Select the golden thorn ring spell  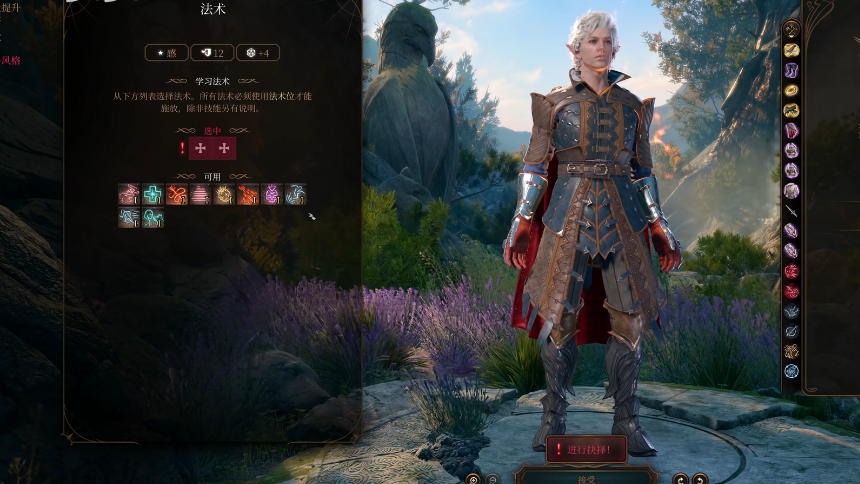click(x=224, y=195)
